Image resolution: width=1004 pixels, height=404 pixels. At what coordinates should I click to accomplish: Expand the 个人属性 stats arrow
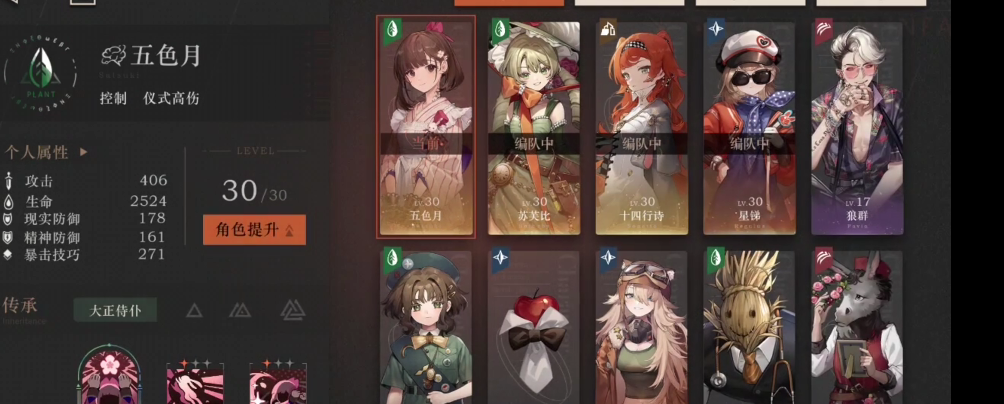coord(84,153)
